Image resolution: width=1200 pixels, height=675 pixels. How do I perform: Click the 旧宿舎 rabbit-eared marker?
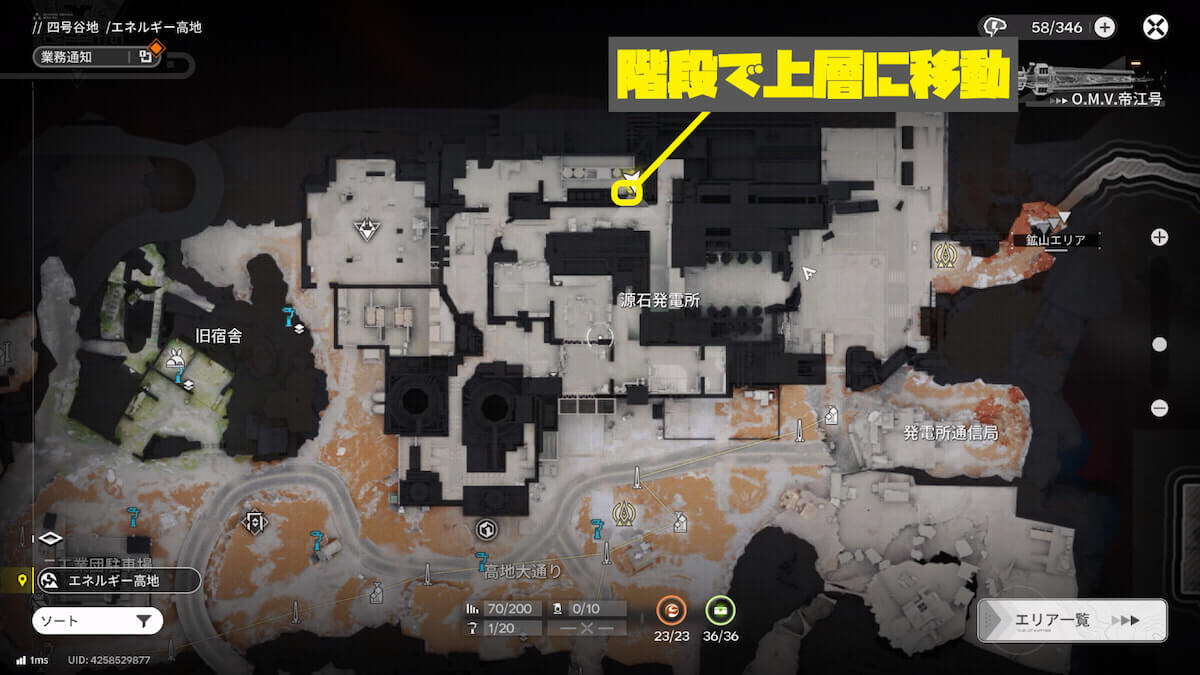176,356
